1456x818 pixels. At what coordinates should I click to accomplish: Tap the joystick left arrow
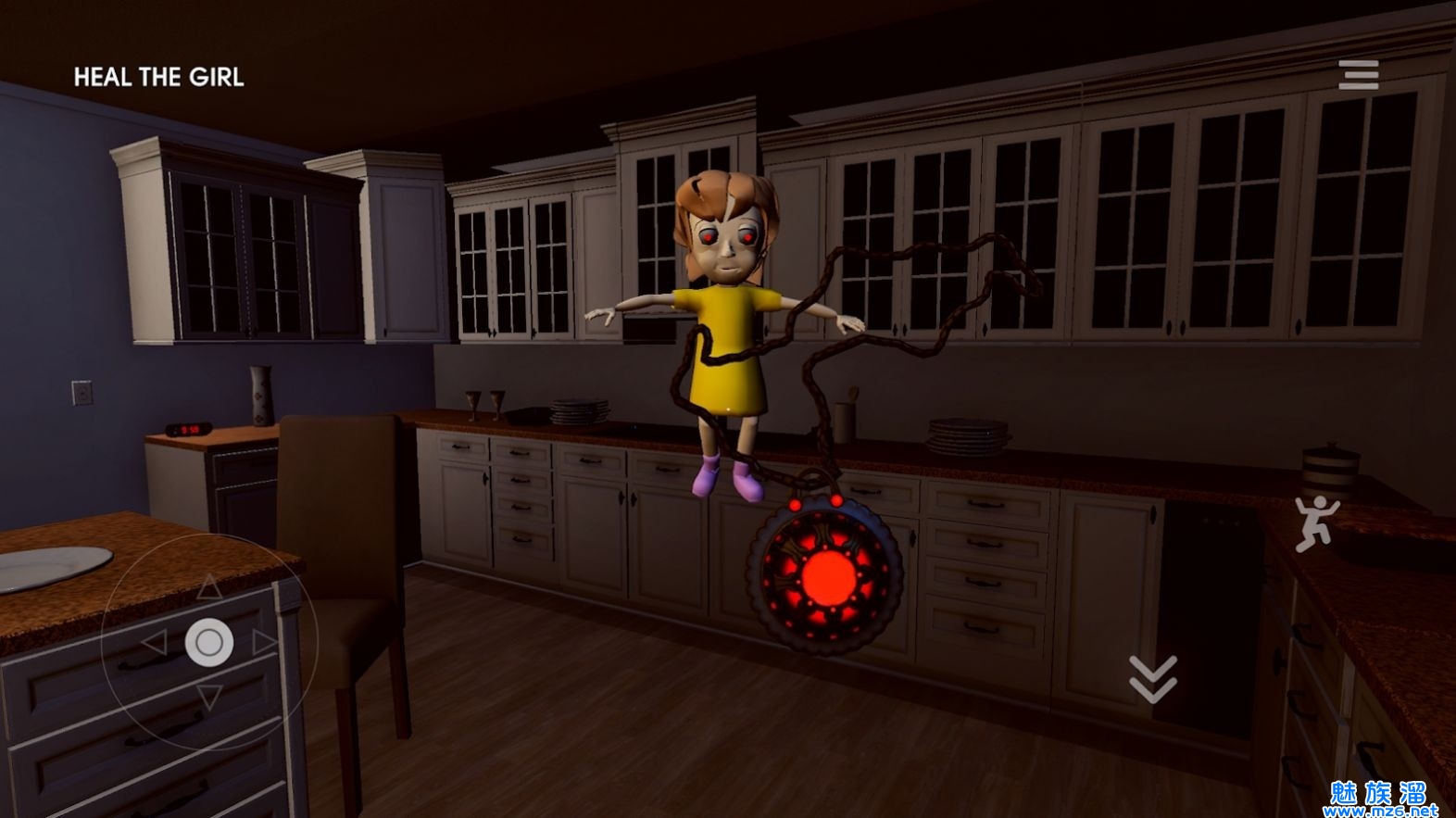[154, 643]
